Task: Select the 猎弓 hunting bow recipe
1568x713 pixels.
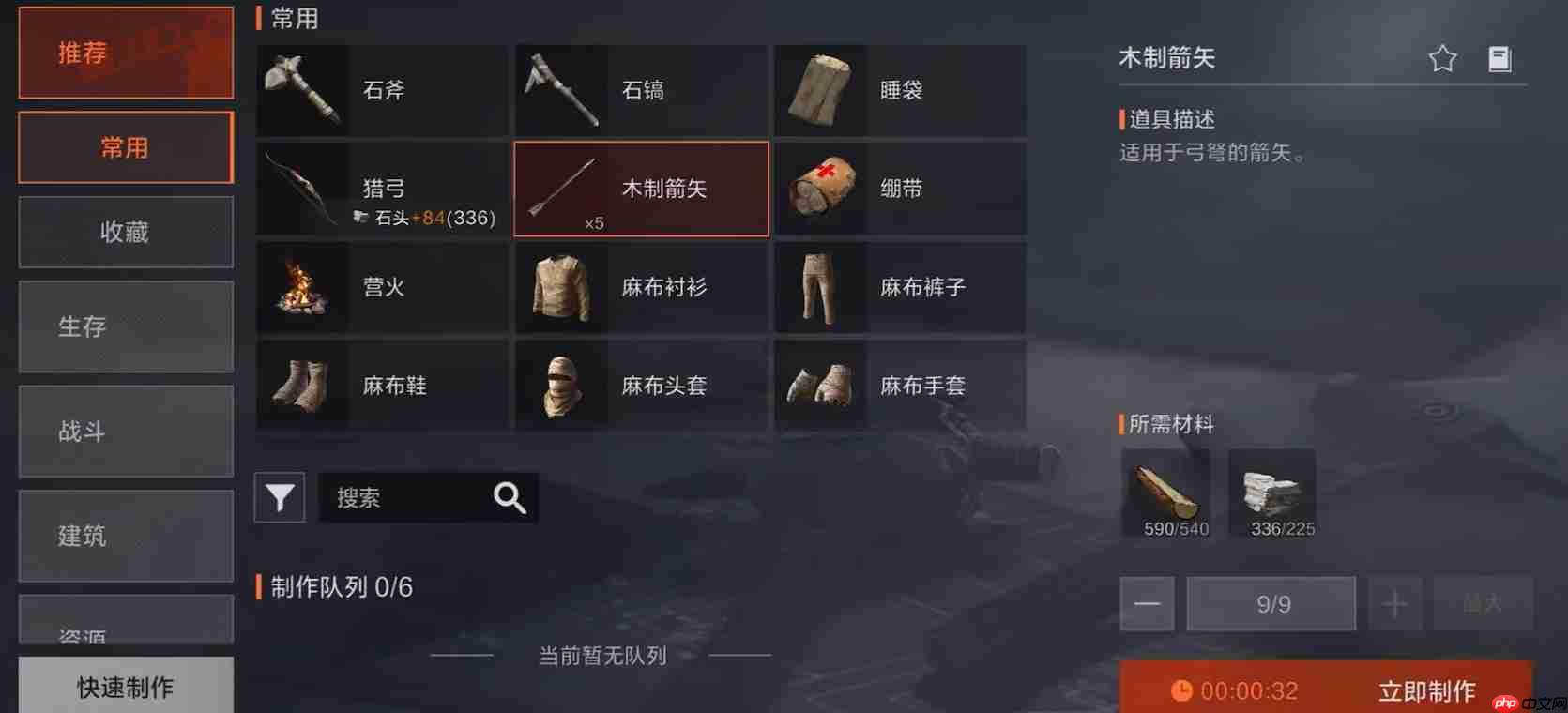Action: 382,188
